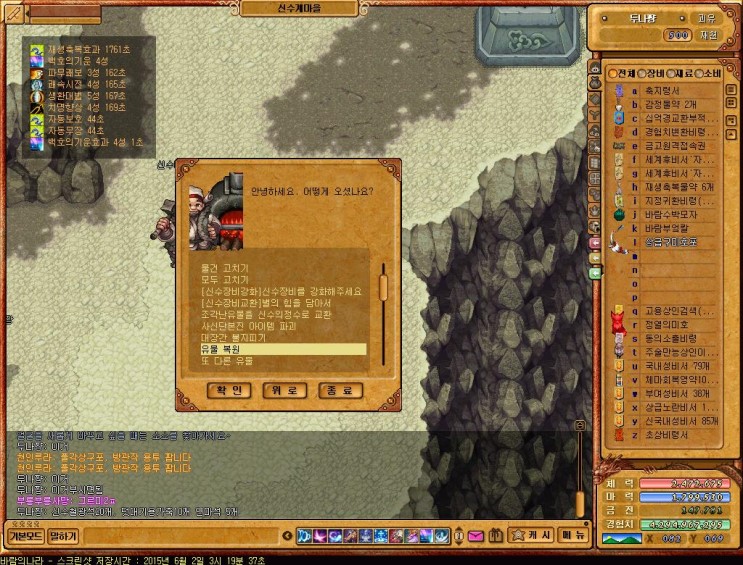Go back with the 위로 button
The height and width of the screenshot is (565, 743).
click(284, 390)
